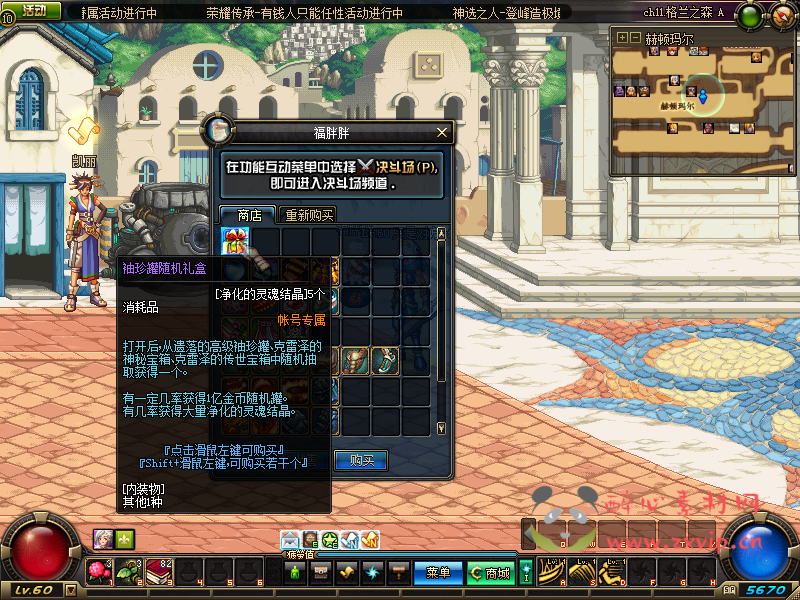Open the 重新购买 tab
Screen dimensions: 800x600
tap(309, 215)
